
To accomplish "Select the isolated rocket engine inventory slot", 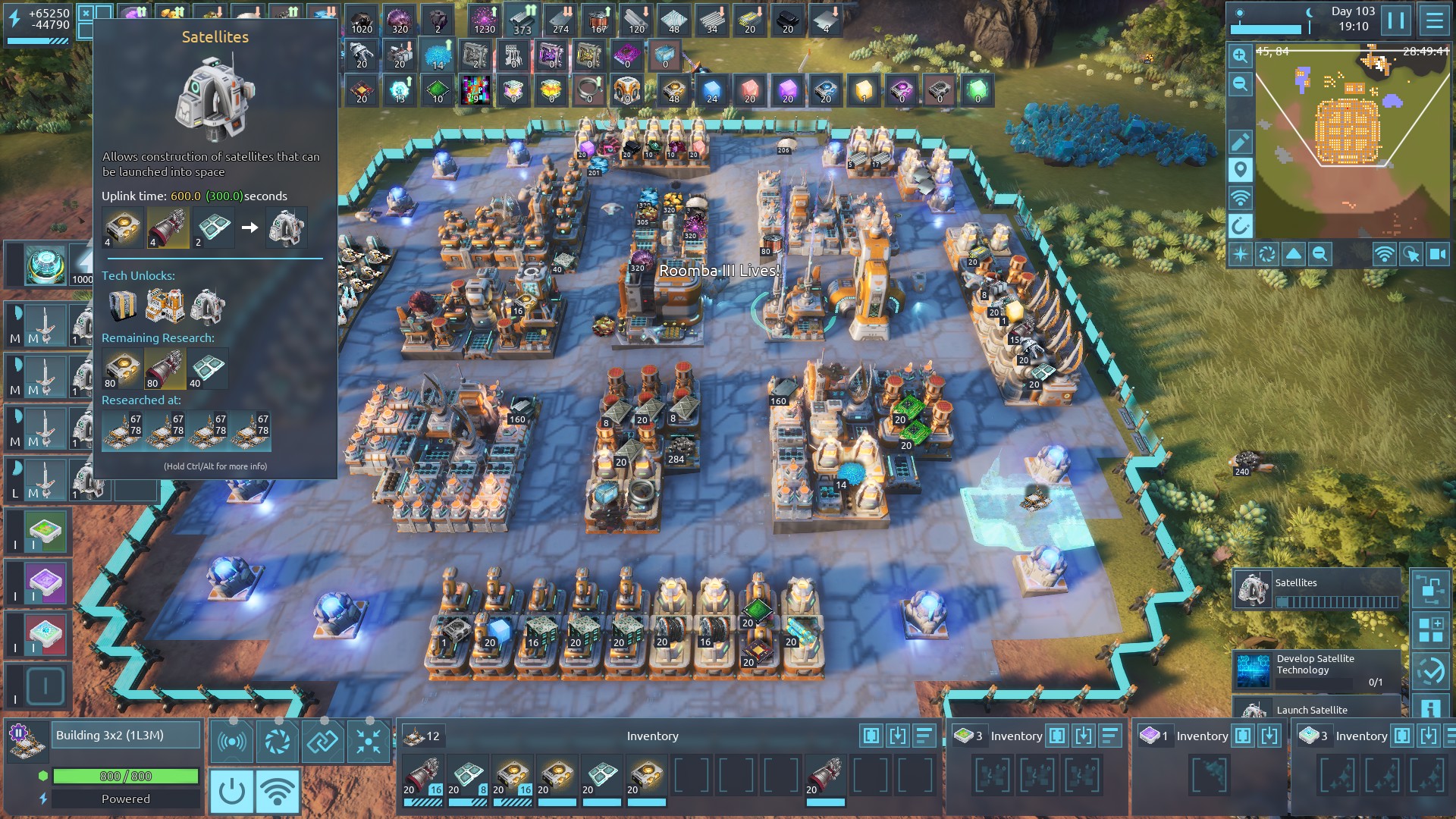I will pyautogui.click(x=825, y=777).
